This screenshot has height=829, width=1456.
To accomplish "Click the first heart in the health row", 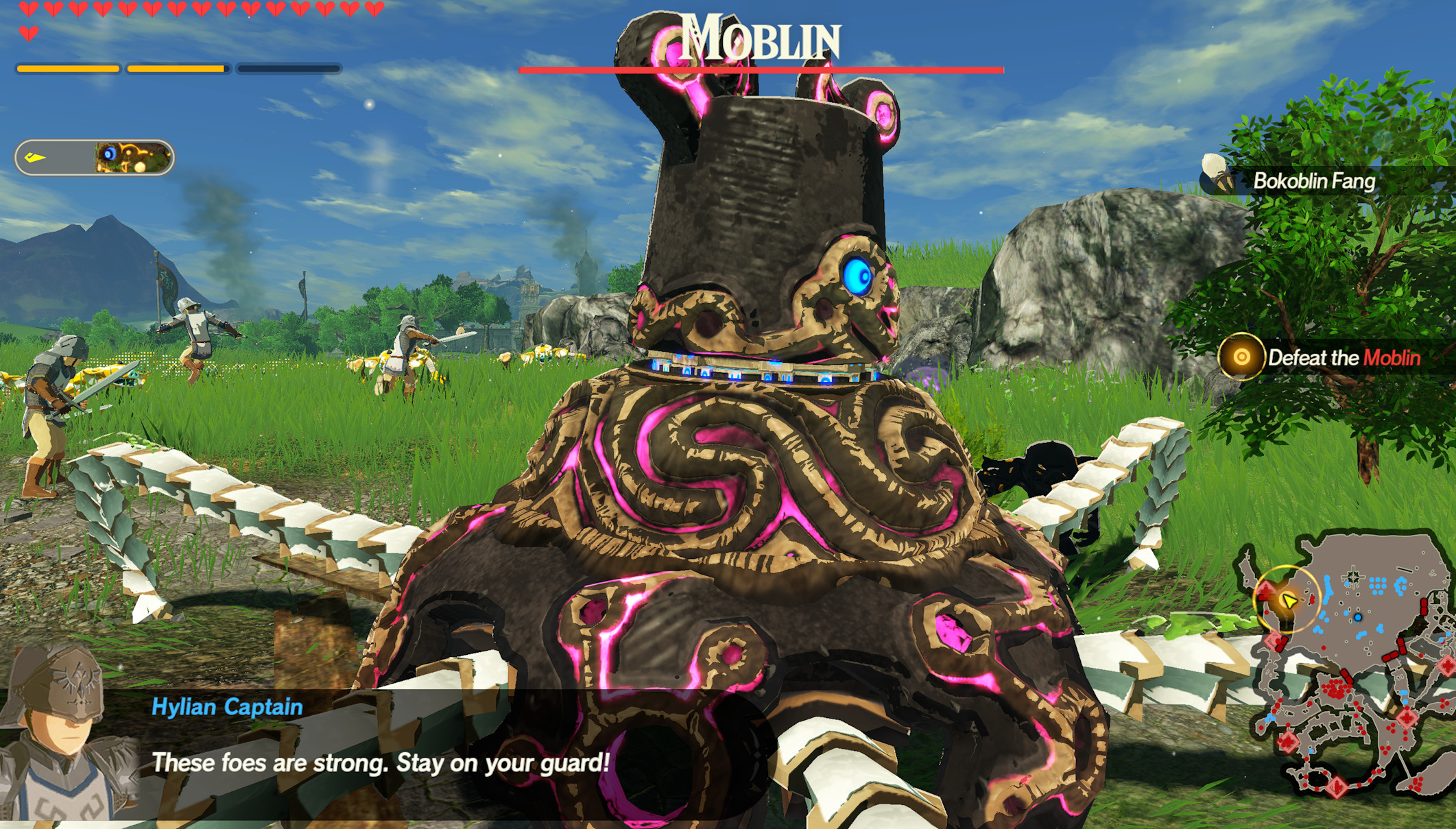I will coord(27,10).
